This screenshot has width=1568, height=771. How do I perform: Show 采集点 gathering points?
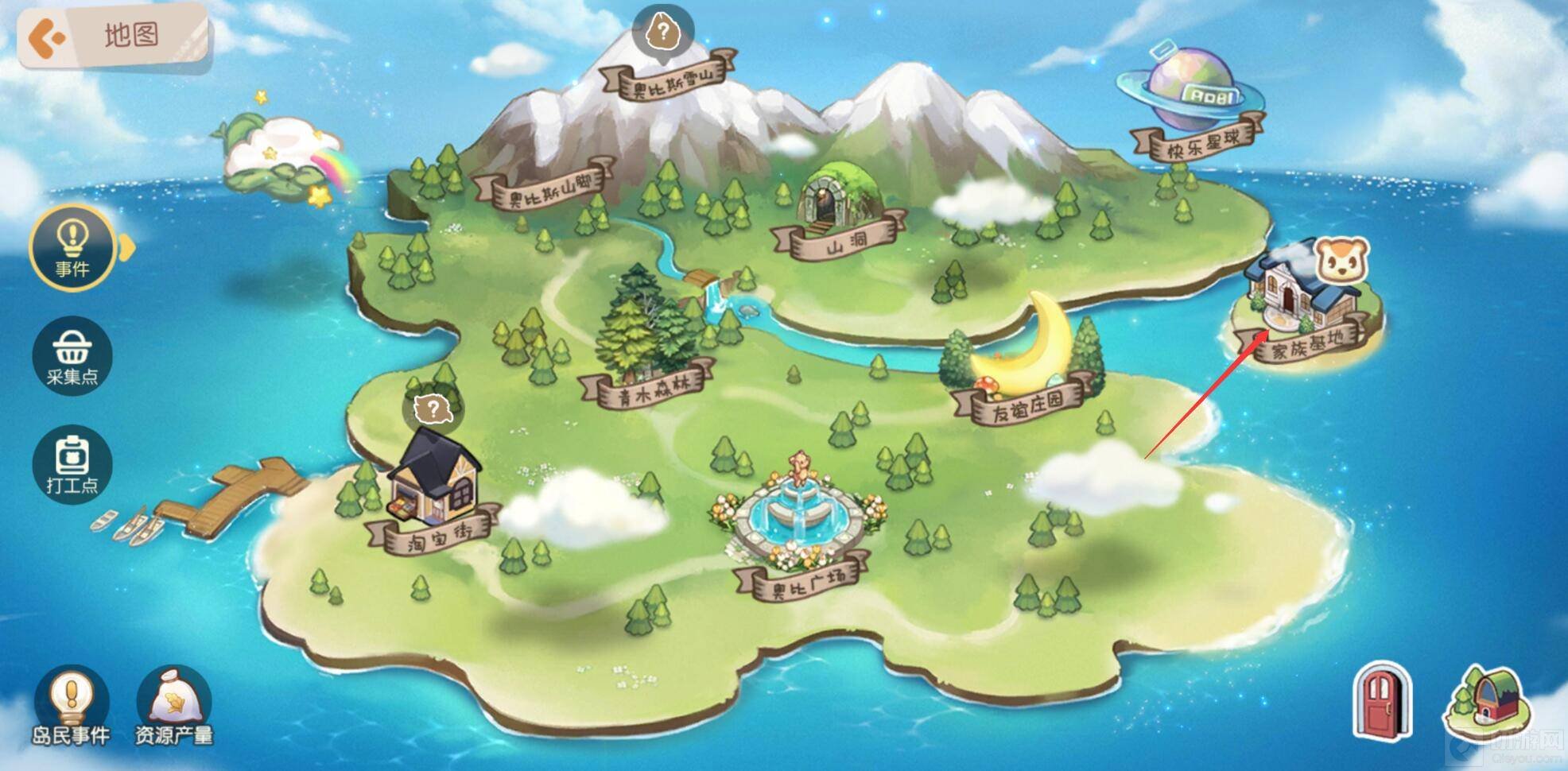pos(72,355)
